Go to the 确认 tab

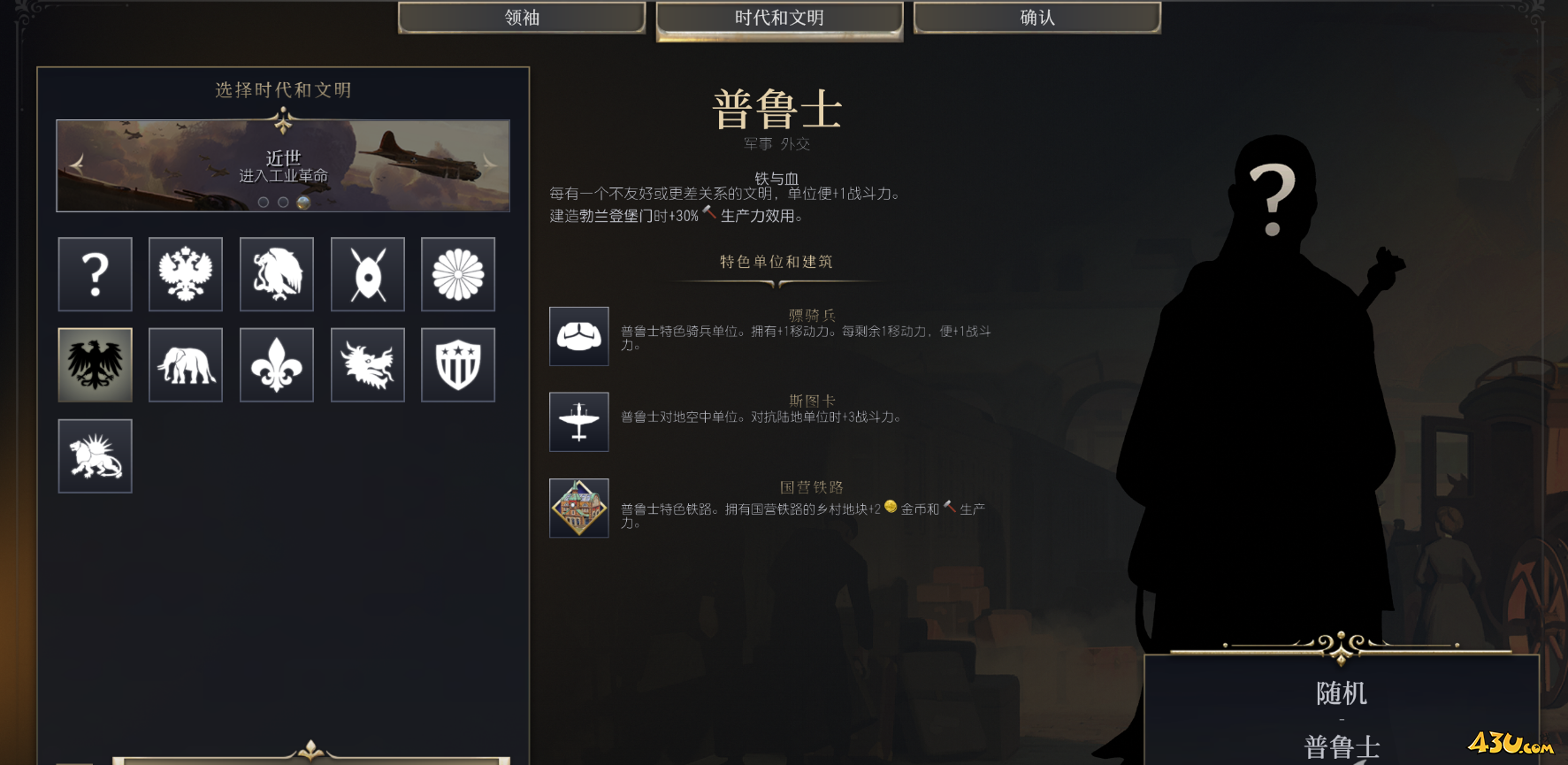1036,18
